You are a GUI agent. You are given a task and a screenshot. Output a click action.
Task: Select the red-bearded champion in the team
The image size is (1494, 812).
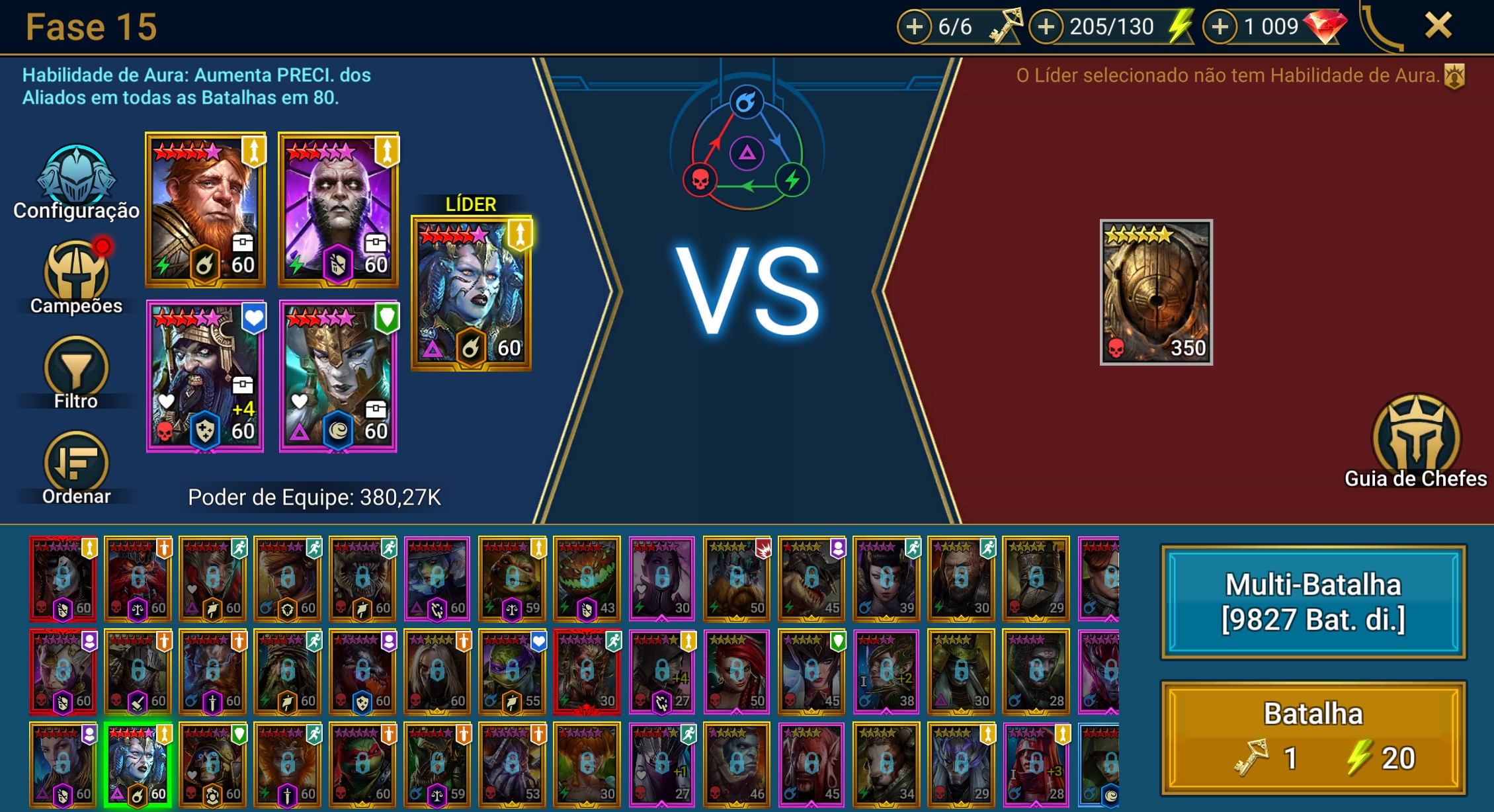206,210
